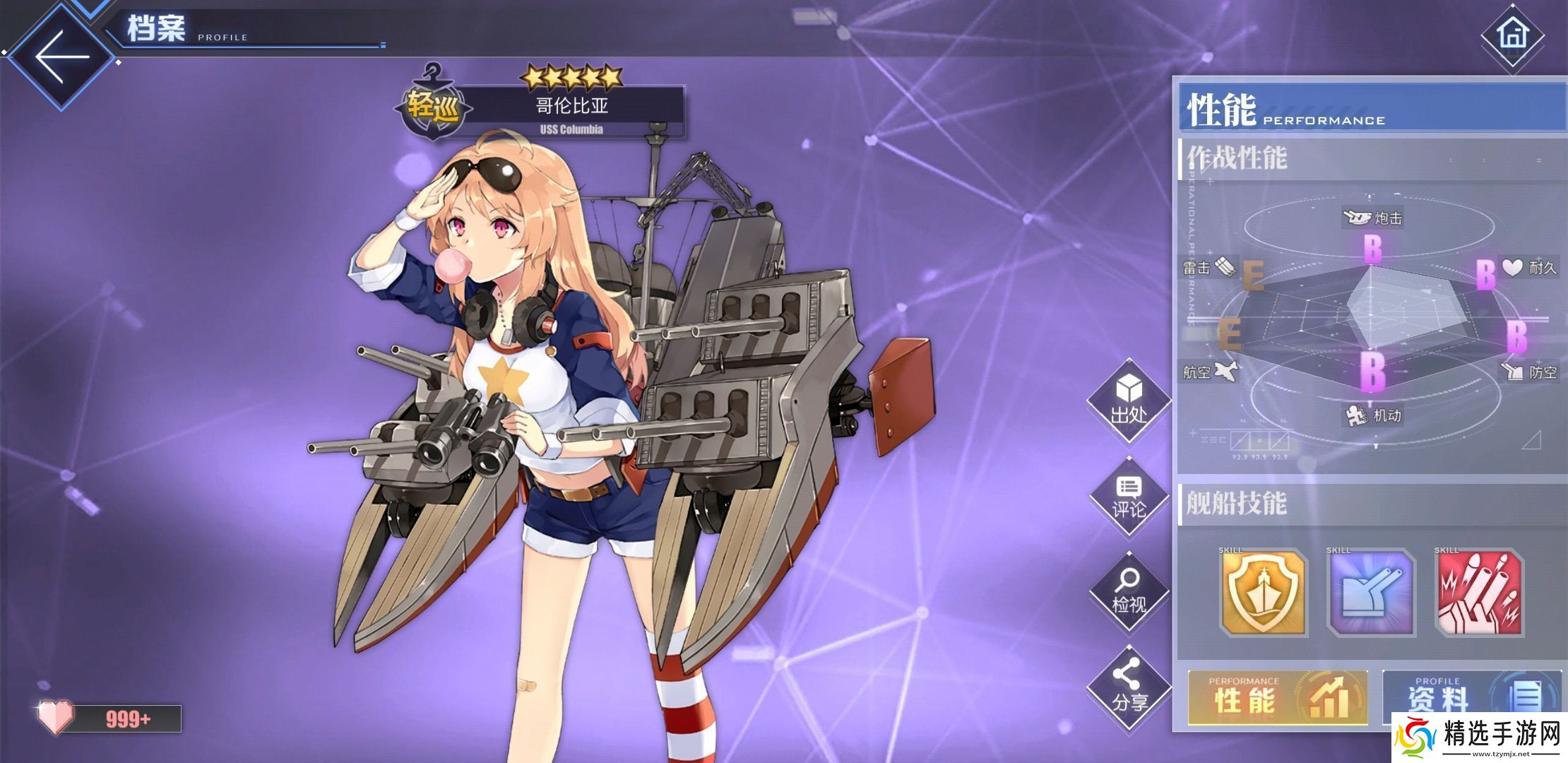The height and width of the screenshot is (763, 1568).
Task: Tap the 检视 inspect button
Action: point(1128,591)
